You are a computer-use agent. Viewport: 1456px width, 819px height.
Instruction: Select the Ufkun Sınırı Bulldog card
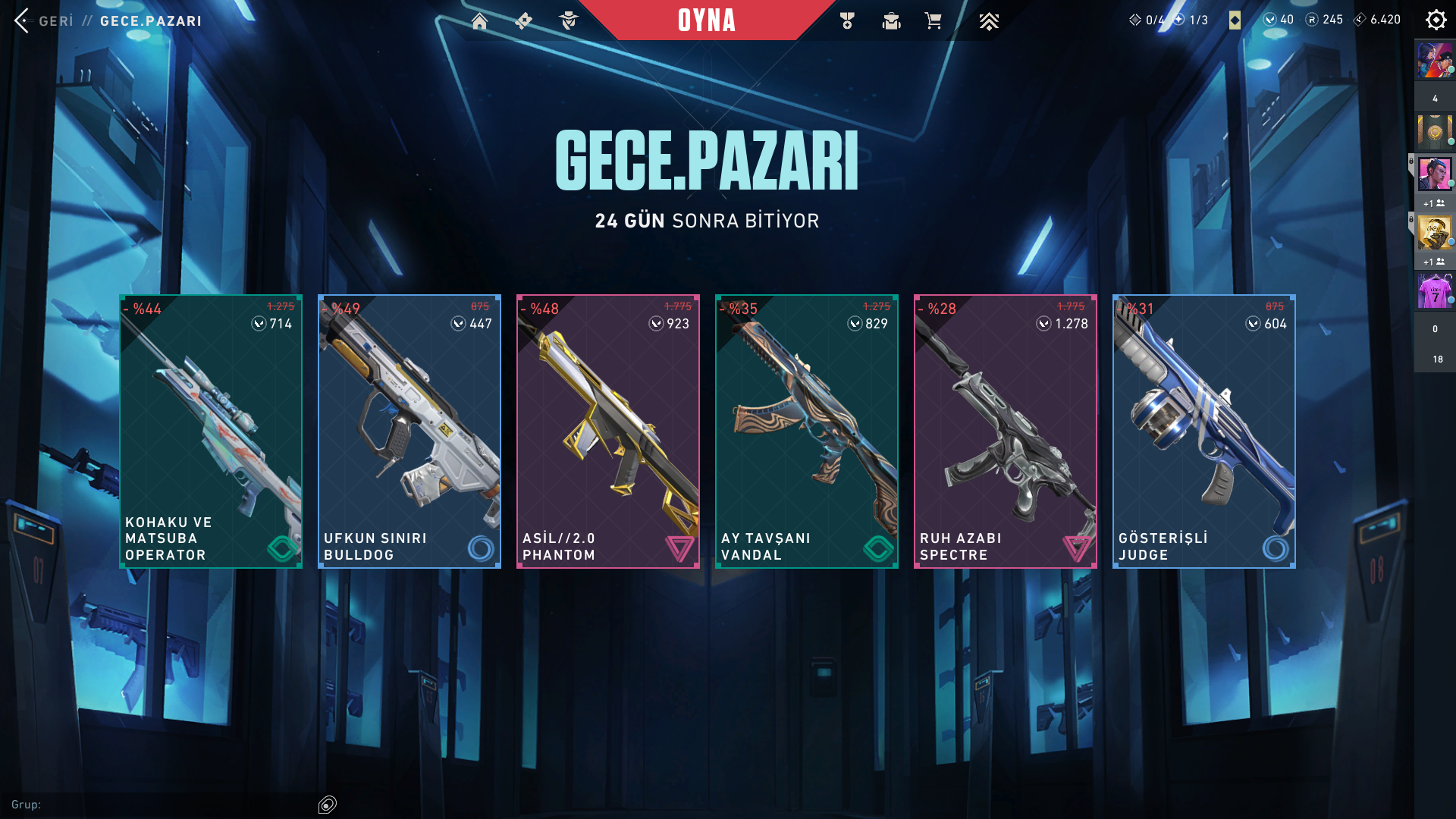click(409, 431)
